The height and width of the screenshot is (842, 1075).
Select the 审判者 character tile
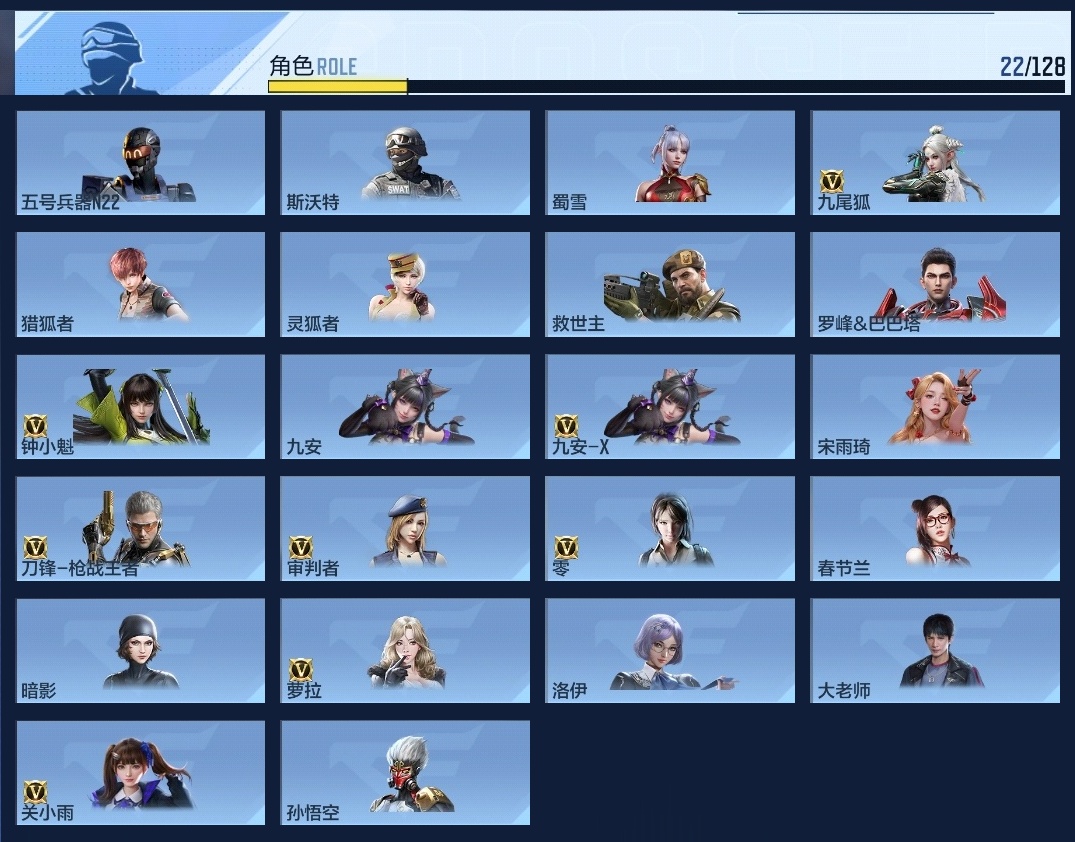point(405,528)
